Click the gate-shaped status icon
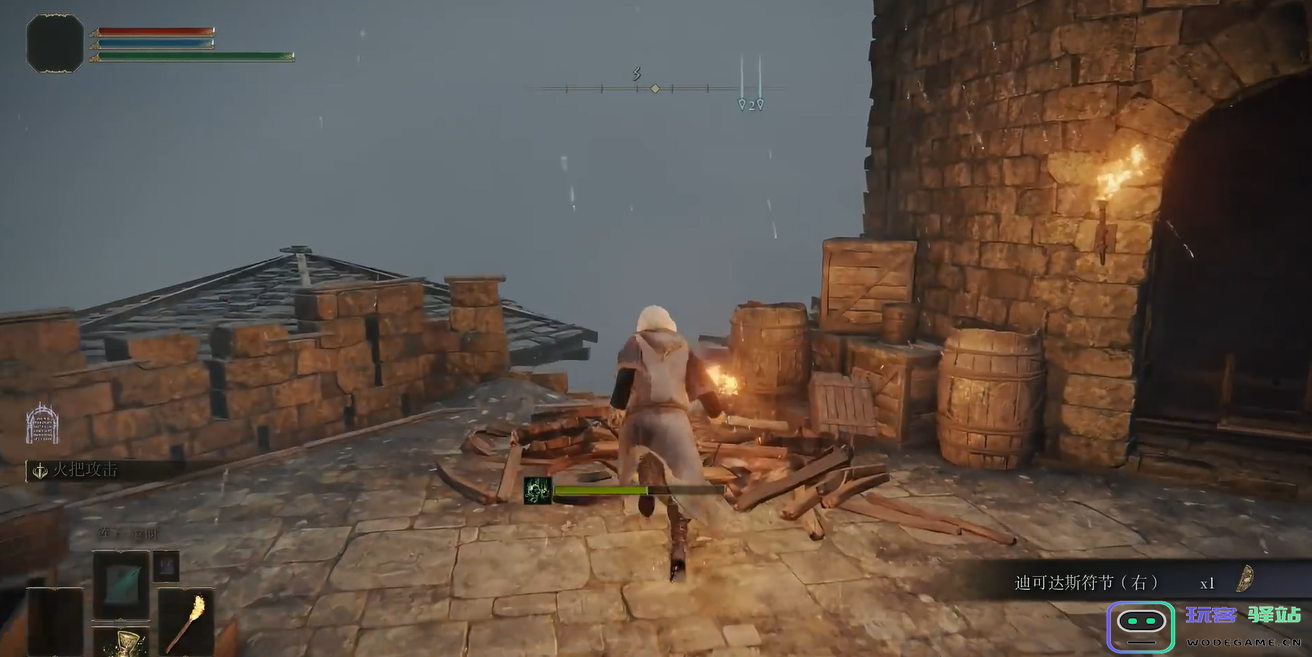1312x657 pixels. [x=42, y=424]
